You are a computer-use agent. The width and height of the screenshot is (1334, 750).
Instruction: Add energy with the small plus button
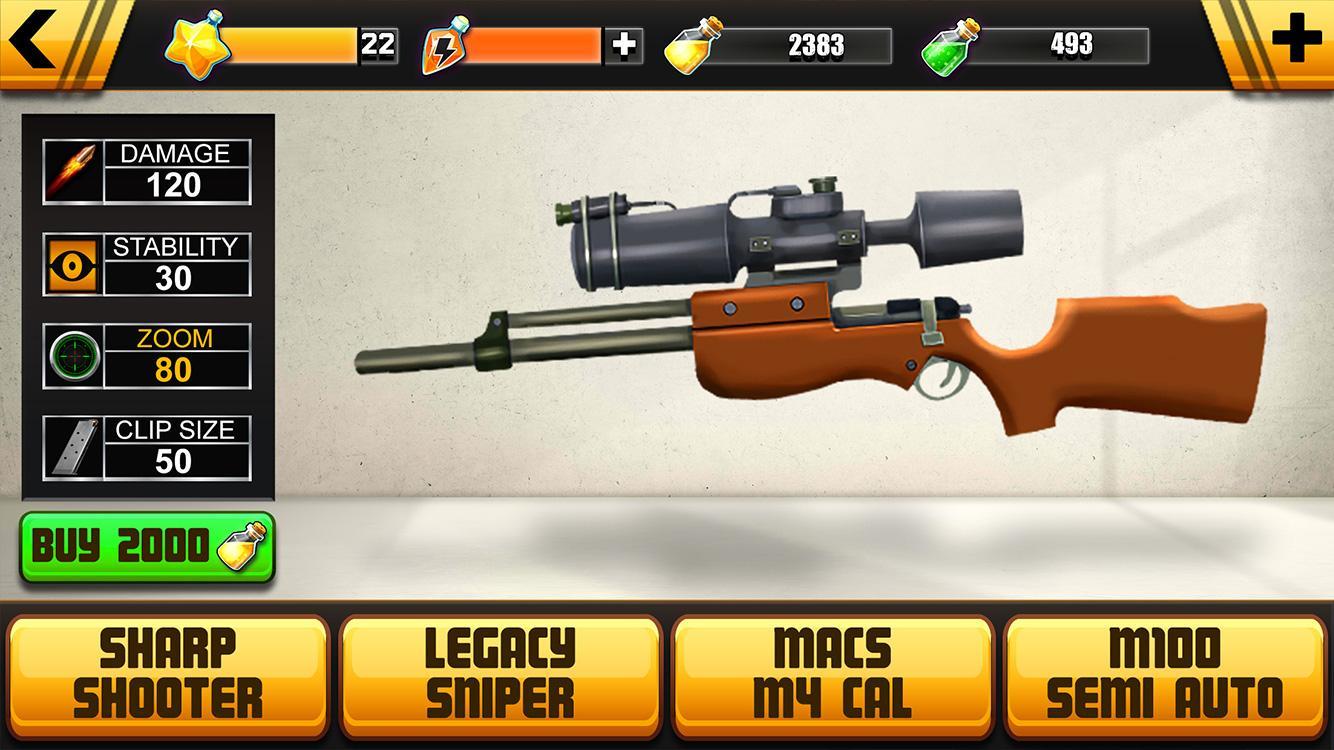[x=624, y=45]
